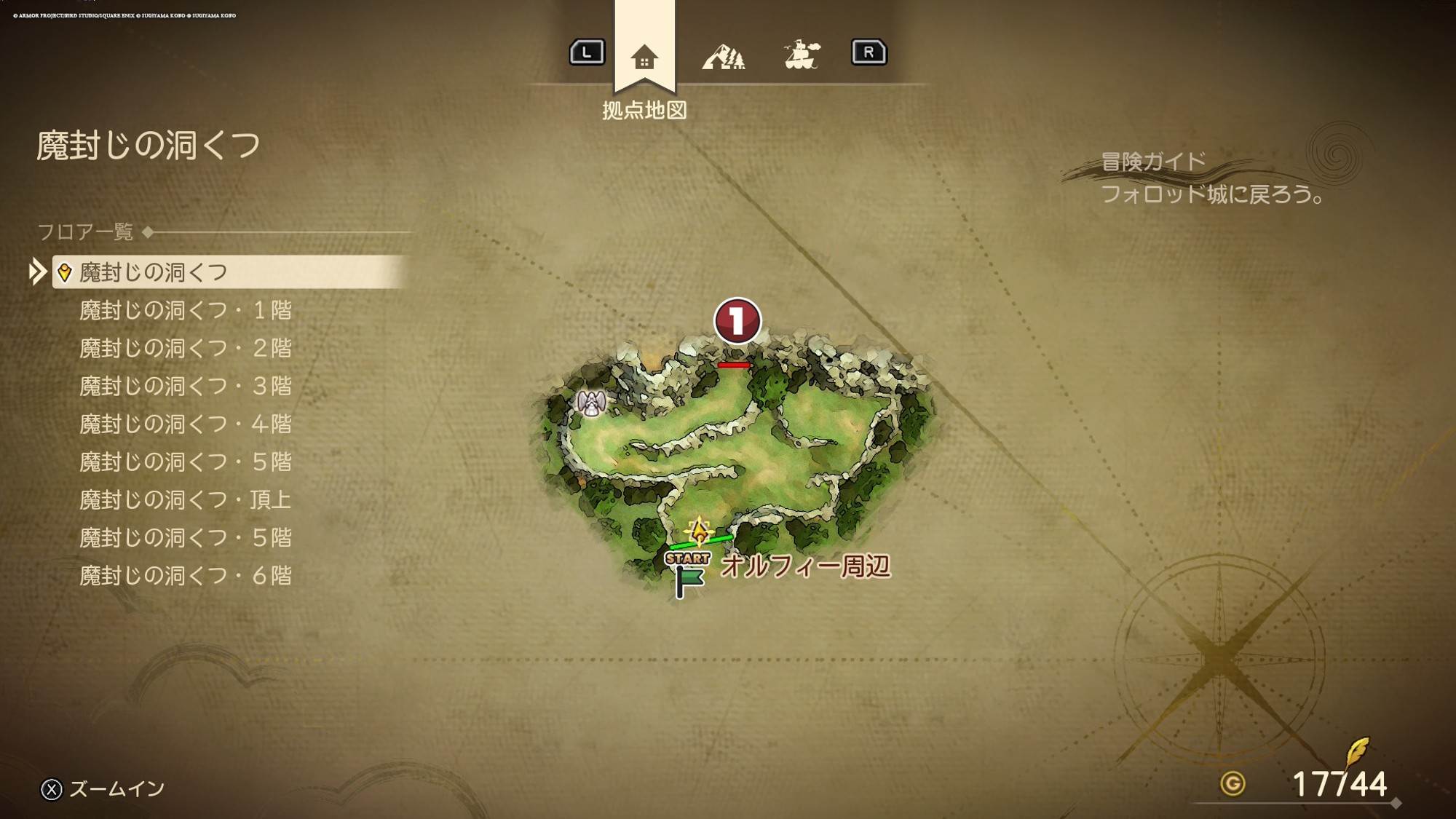Screen dimensions: 1456x819
Task: View floor 魔封じの洞くつ・6階
Action: click(185, 576)
